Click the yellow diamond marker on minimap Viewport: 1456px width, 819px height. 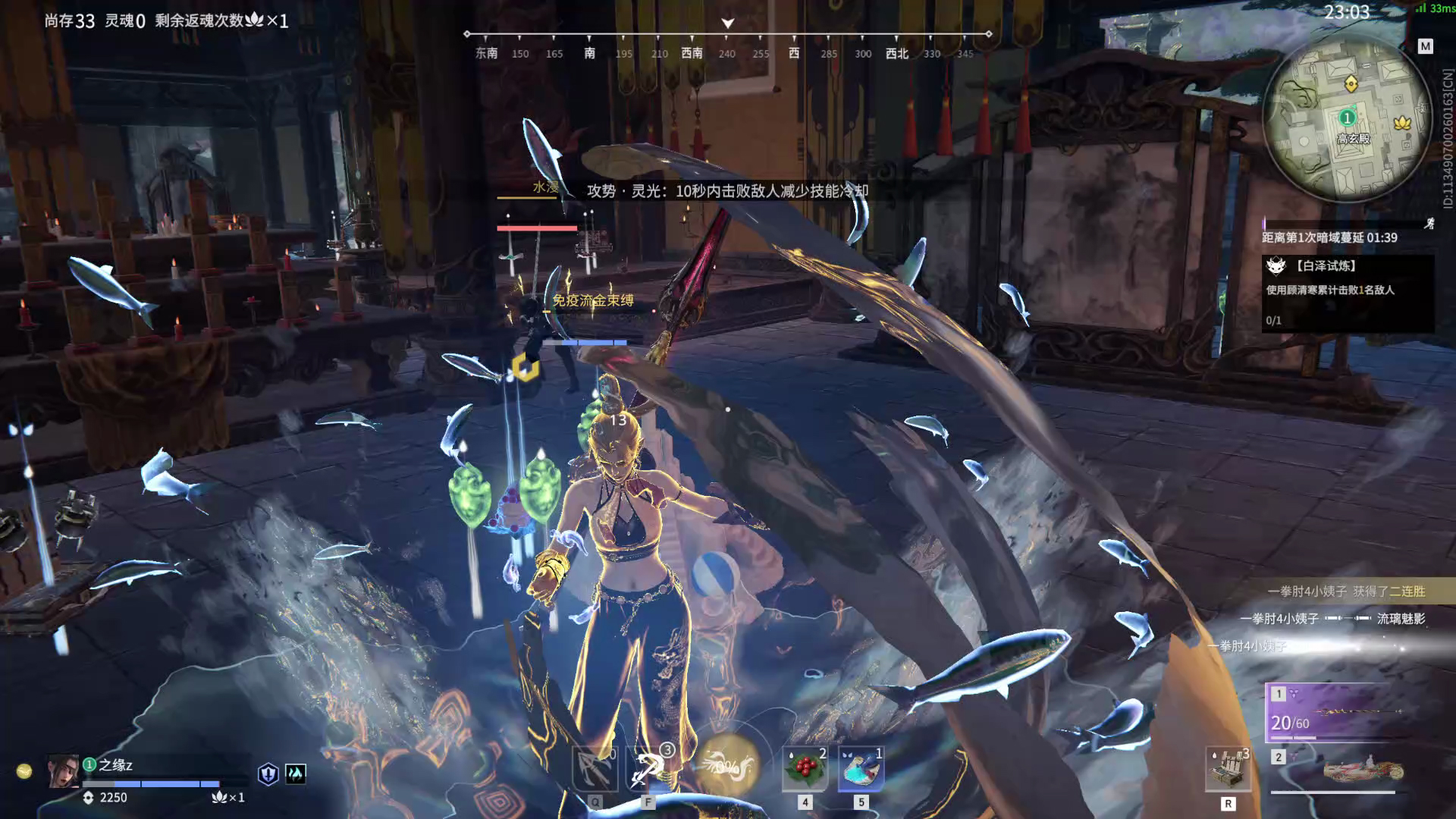click(1350, 83)
